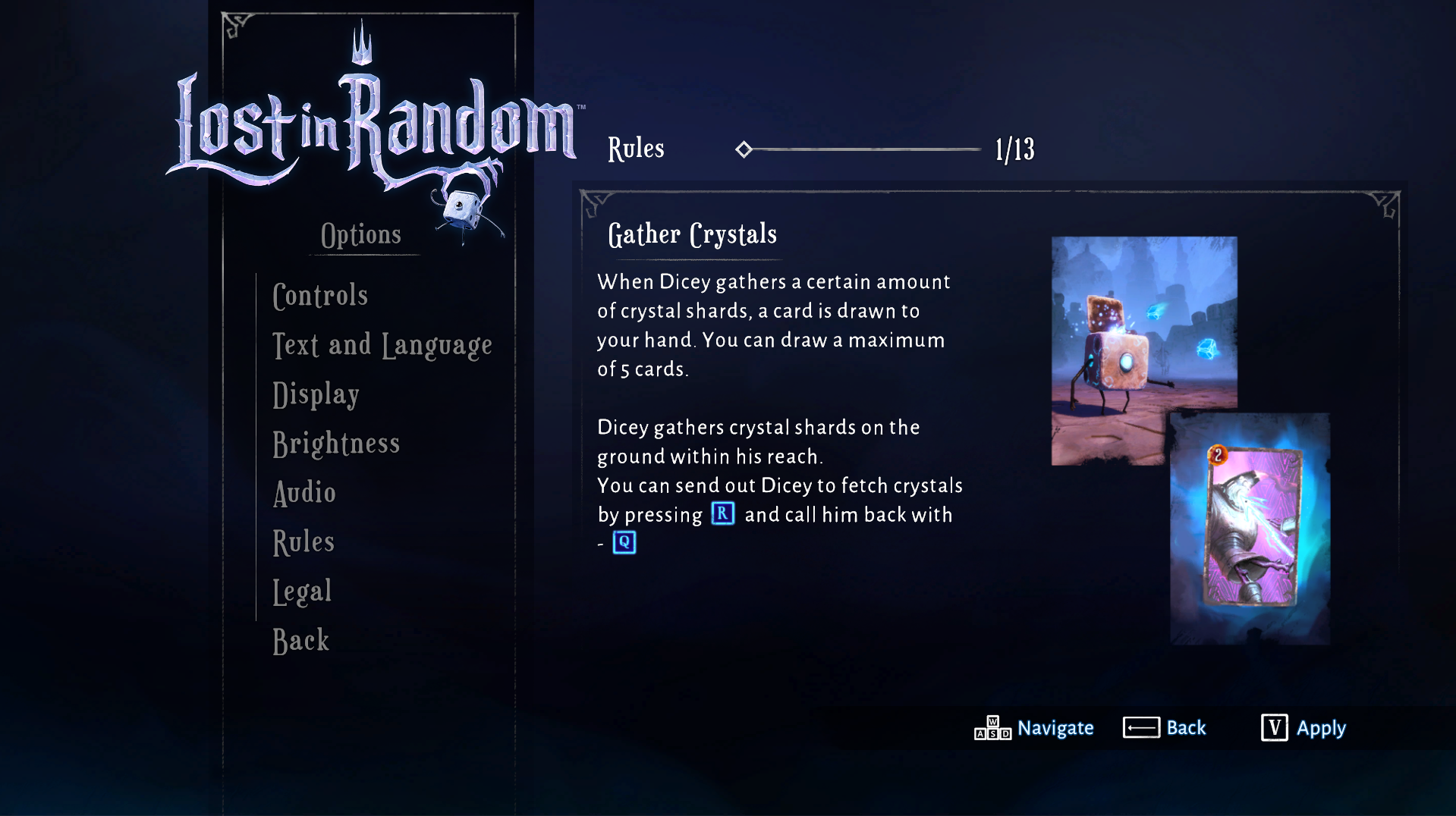Click the Q keybind icon for recalling Dicey
1456x816 pixels.
624,542
